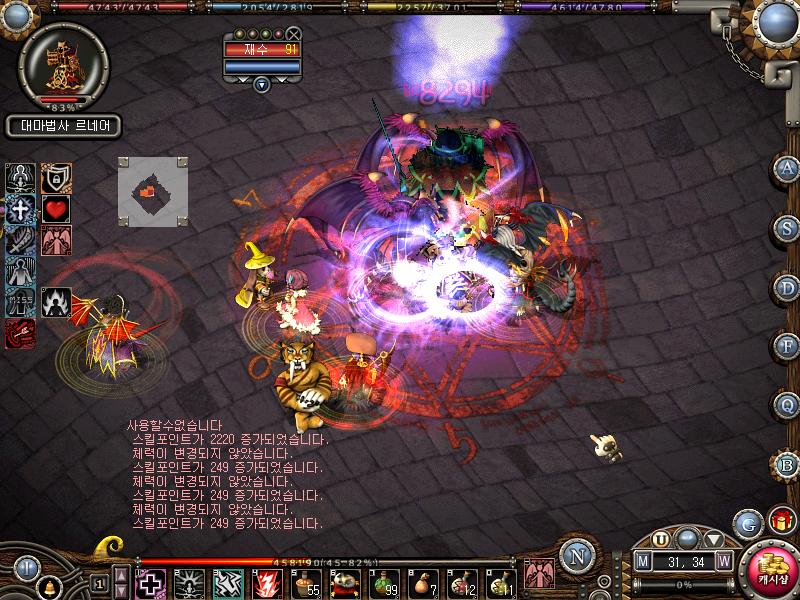The image size is (800, 600).
Task: Click the round Q side button
Action: point(788,405)
